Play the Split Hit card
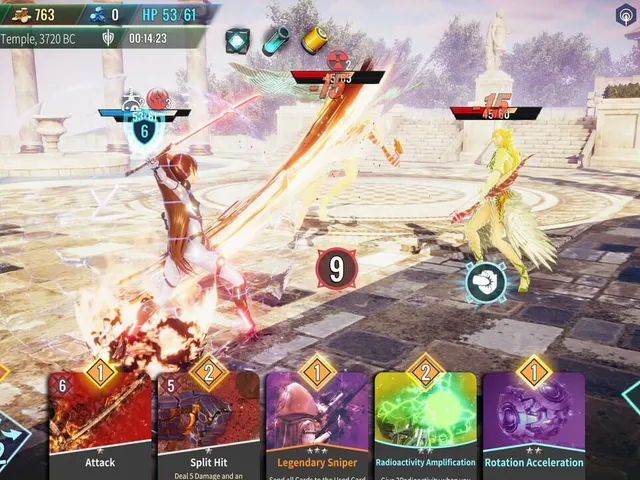Viewport: 640px width, 480px height. (208, 425)
